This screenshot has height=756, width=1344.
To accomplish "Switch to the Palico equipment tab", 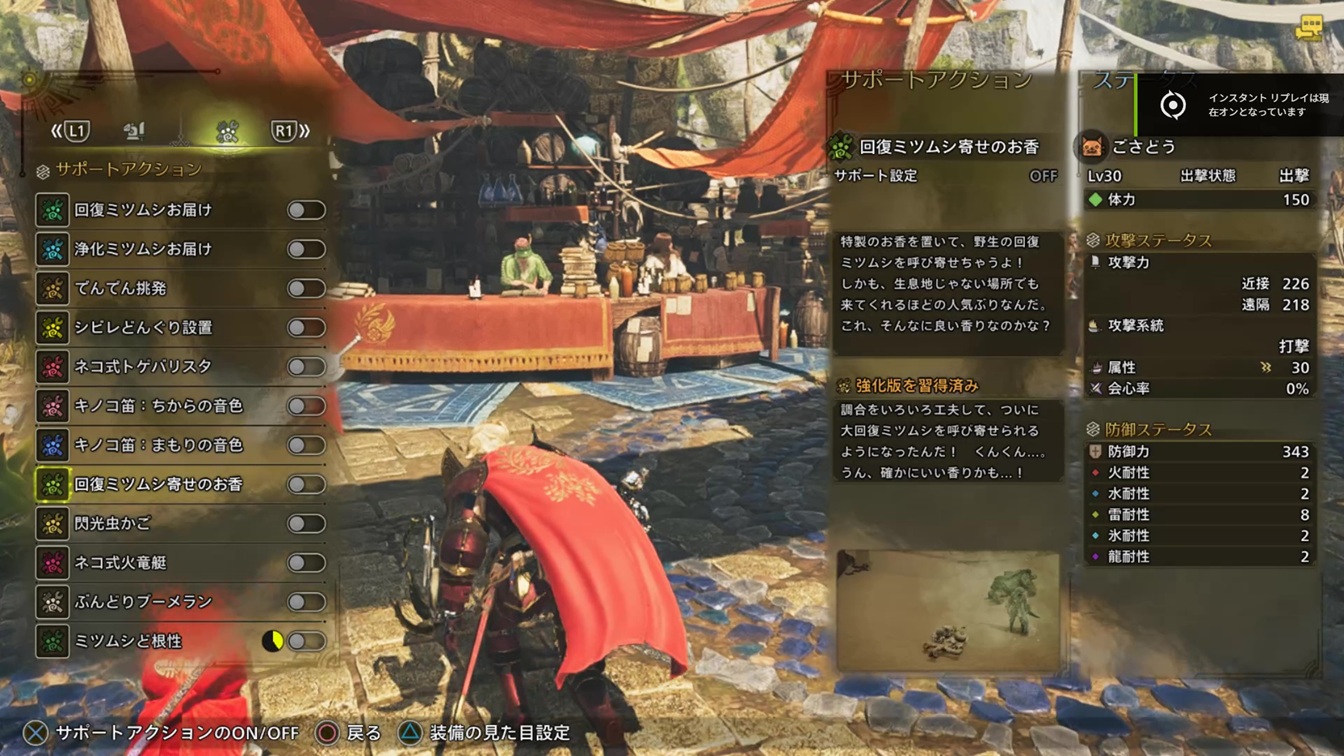I will click(134, 131).
